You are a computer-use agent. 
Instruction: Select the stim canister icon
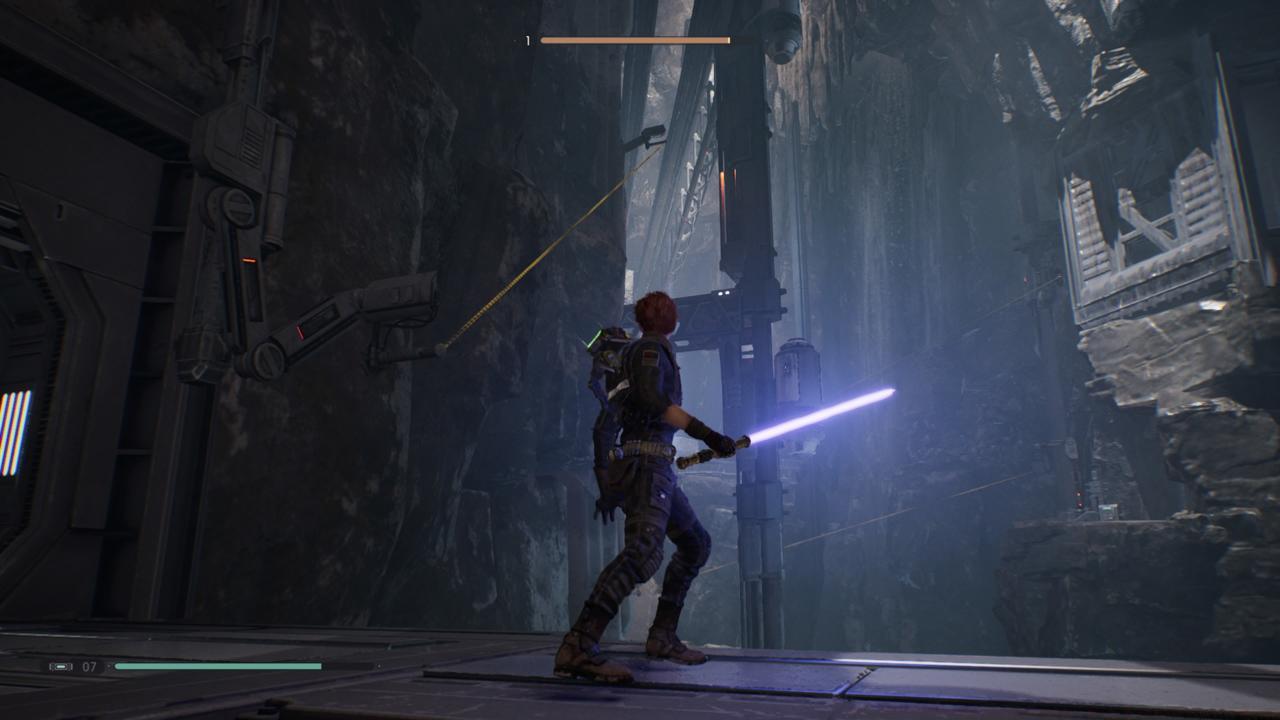[x=60, y=666]
